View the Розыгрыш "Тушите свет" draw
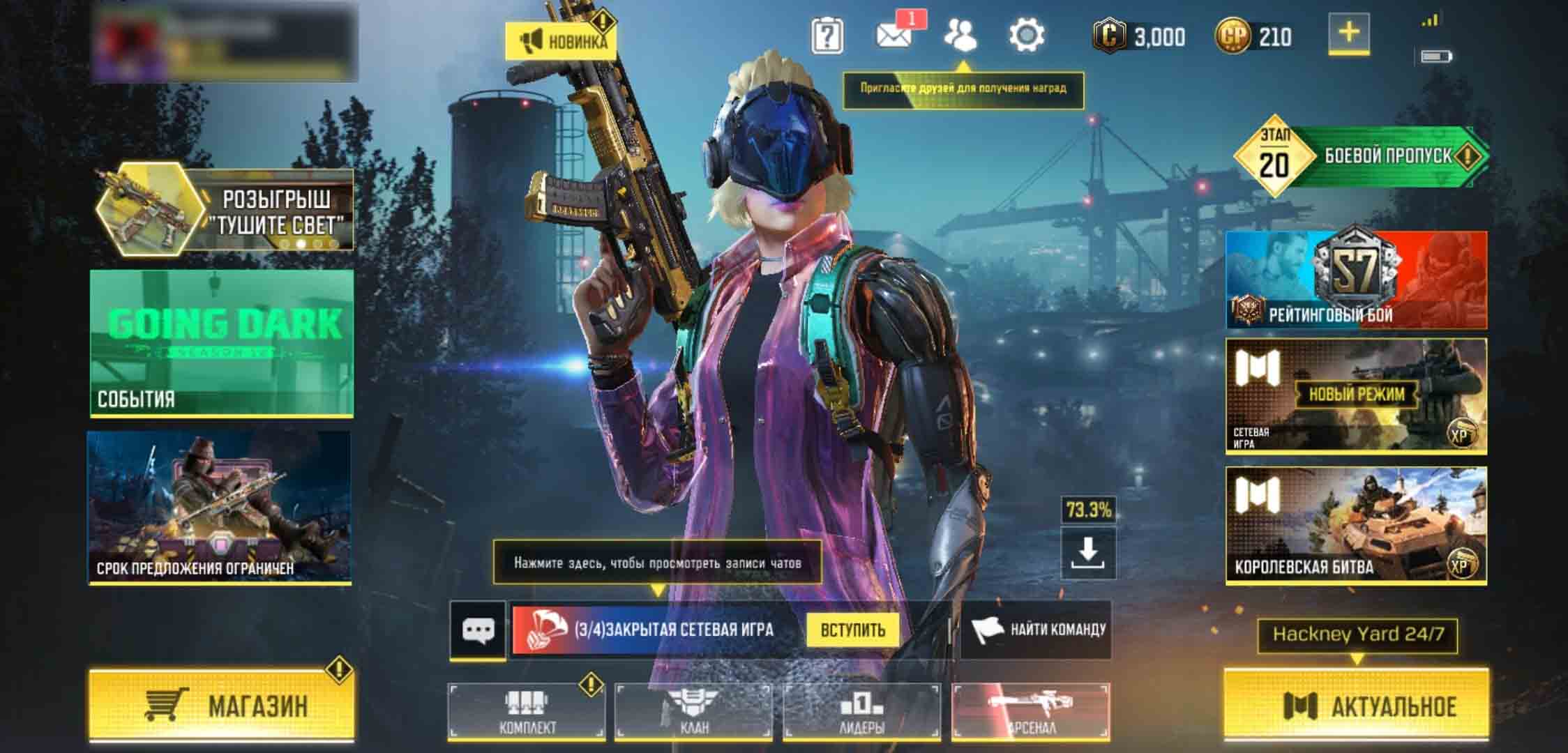1568x753 pixels. tap(225, 211)
